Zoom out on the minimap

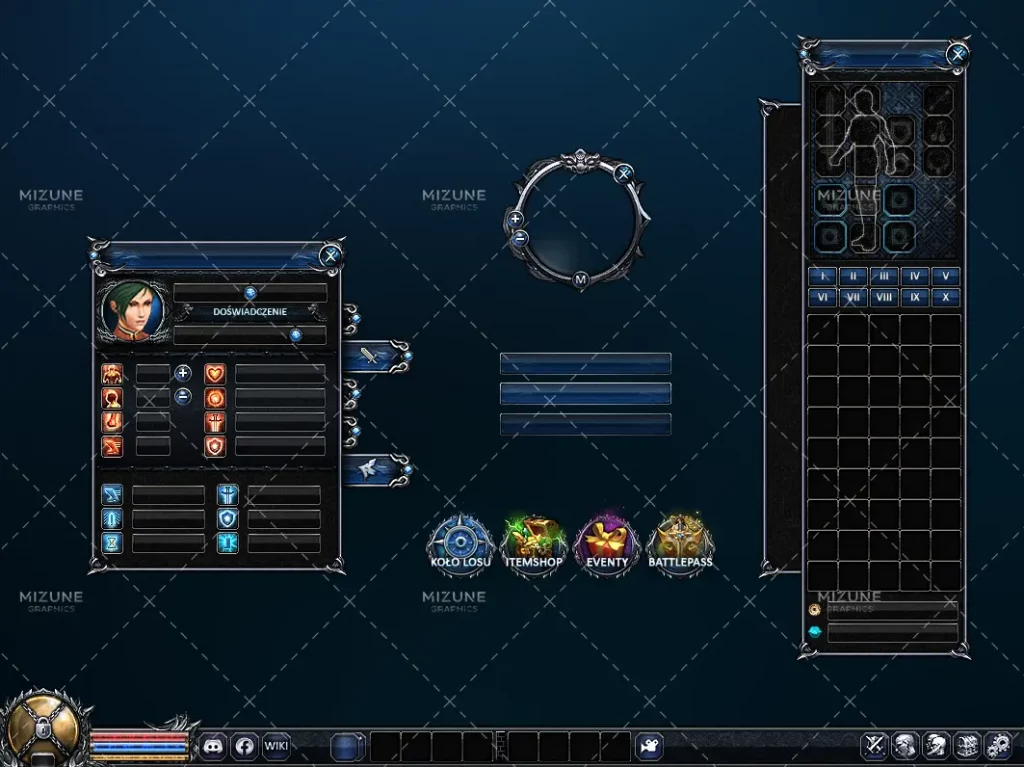(519, 238)
